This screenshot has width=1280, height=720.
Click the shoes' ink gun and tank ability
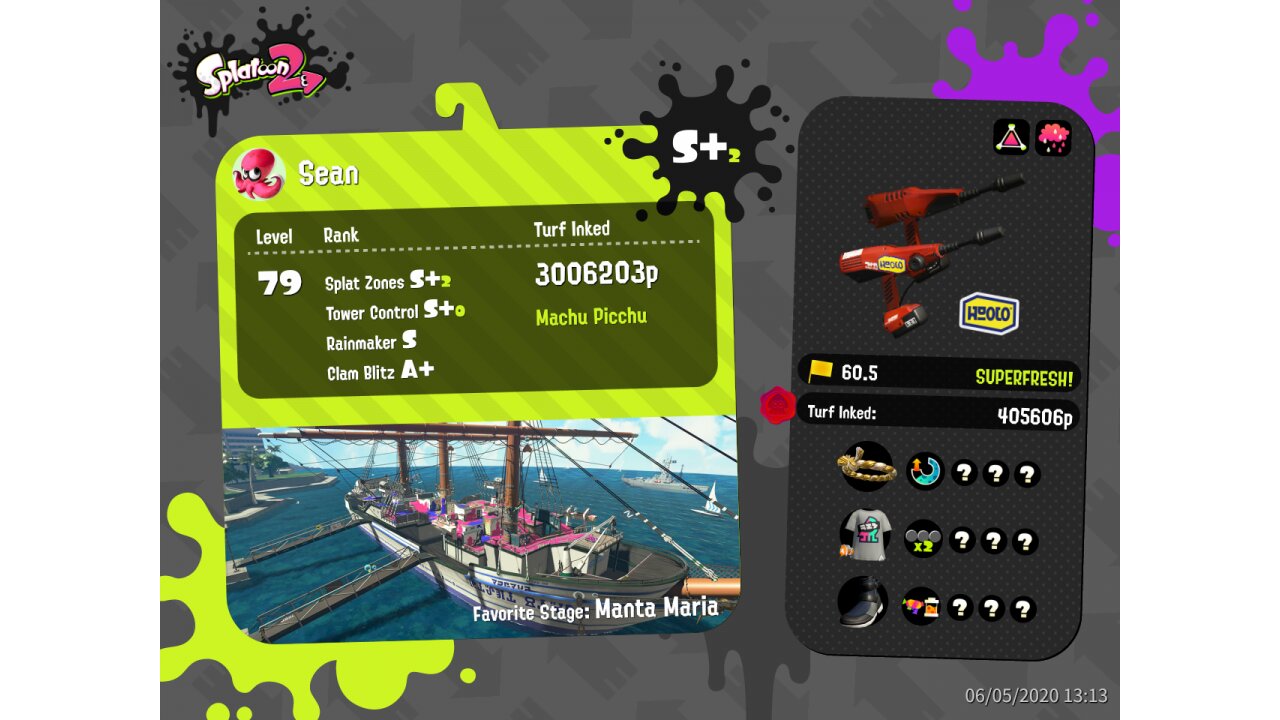tap(921, 606)
